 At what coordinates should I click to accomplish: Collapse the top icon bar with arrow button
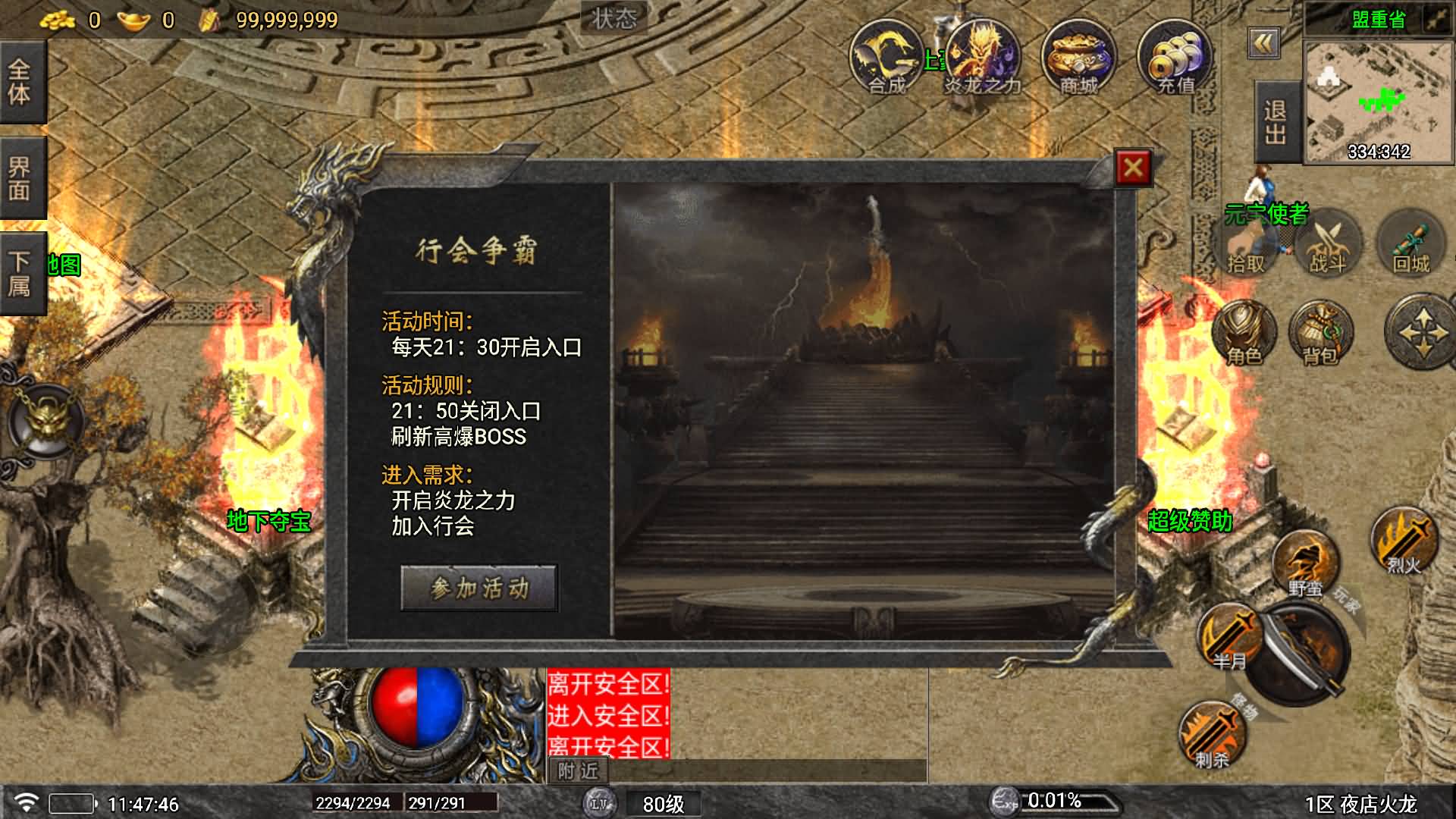(x=1263, y=44)
